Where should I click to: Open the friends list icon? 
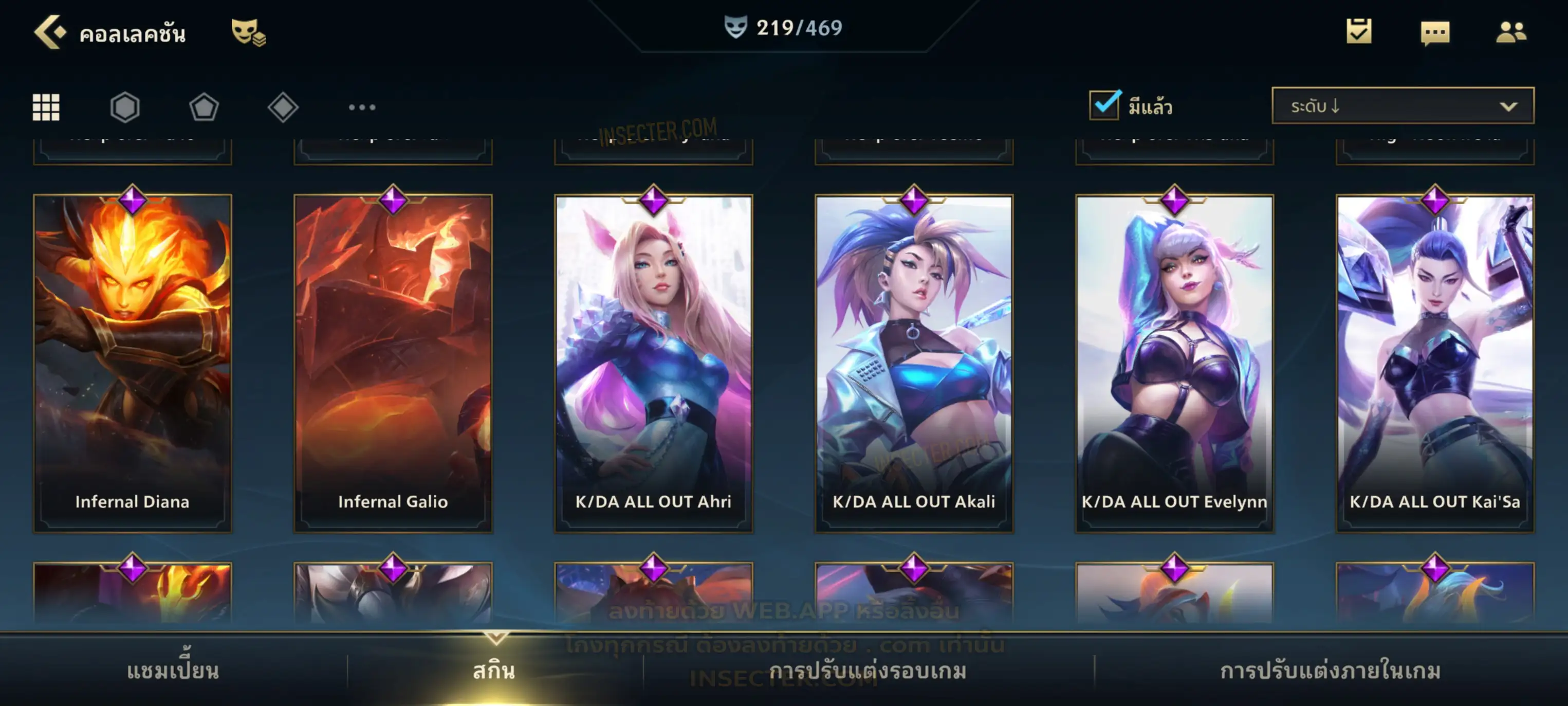(x=1511, y=32)
